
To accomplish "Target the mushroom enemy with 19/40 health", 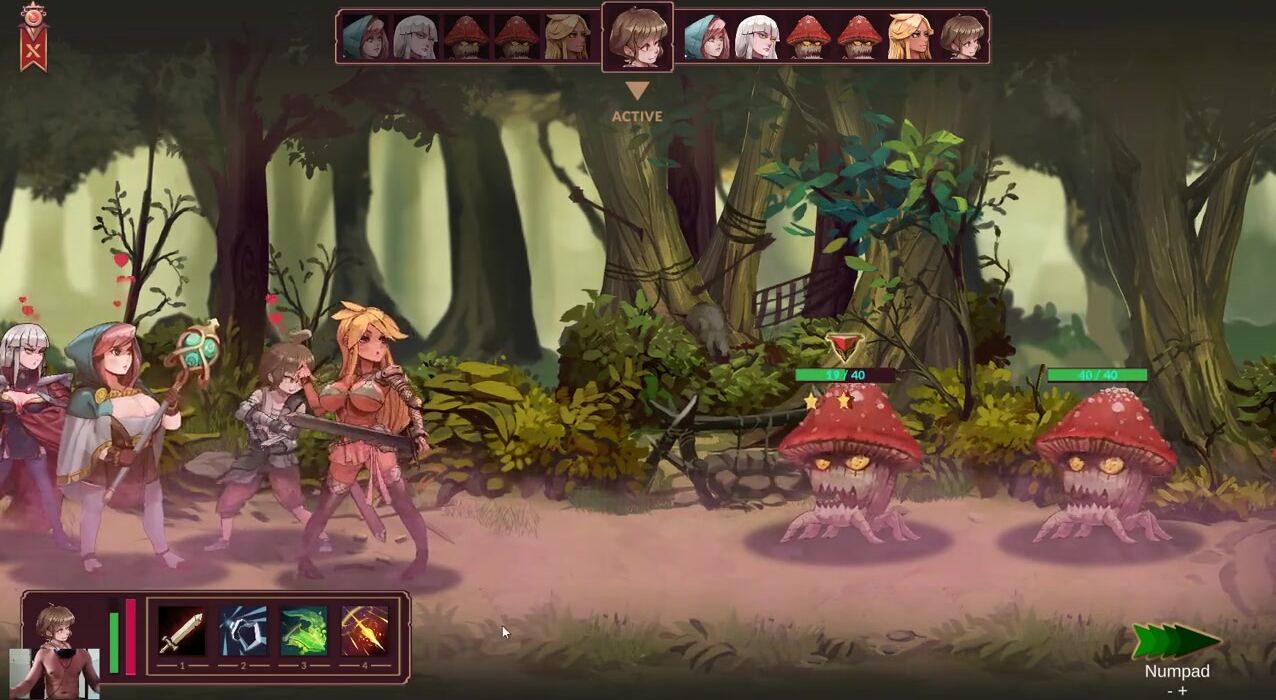I will 850,460.
